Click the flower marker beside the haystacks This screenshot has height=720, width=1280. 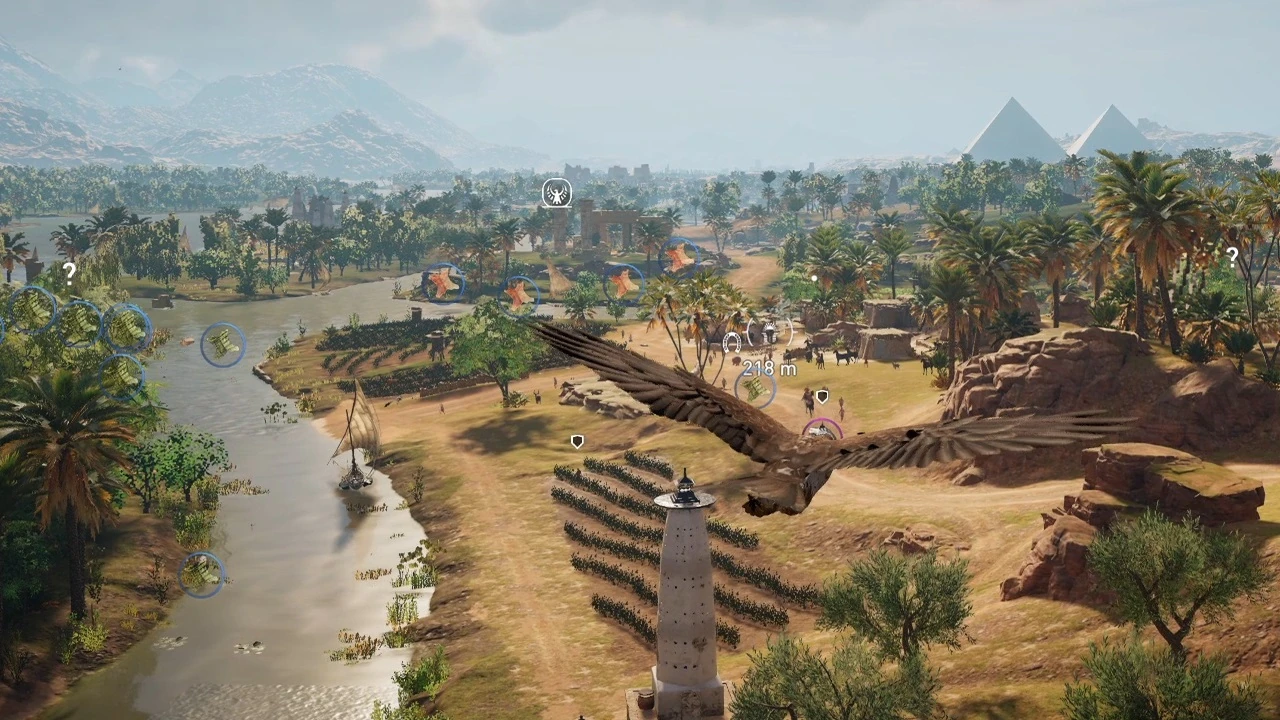point(518,295)
